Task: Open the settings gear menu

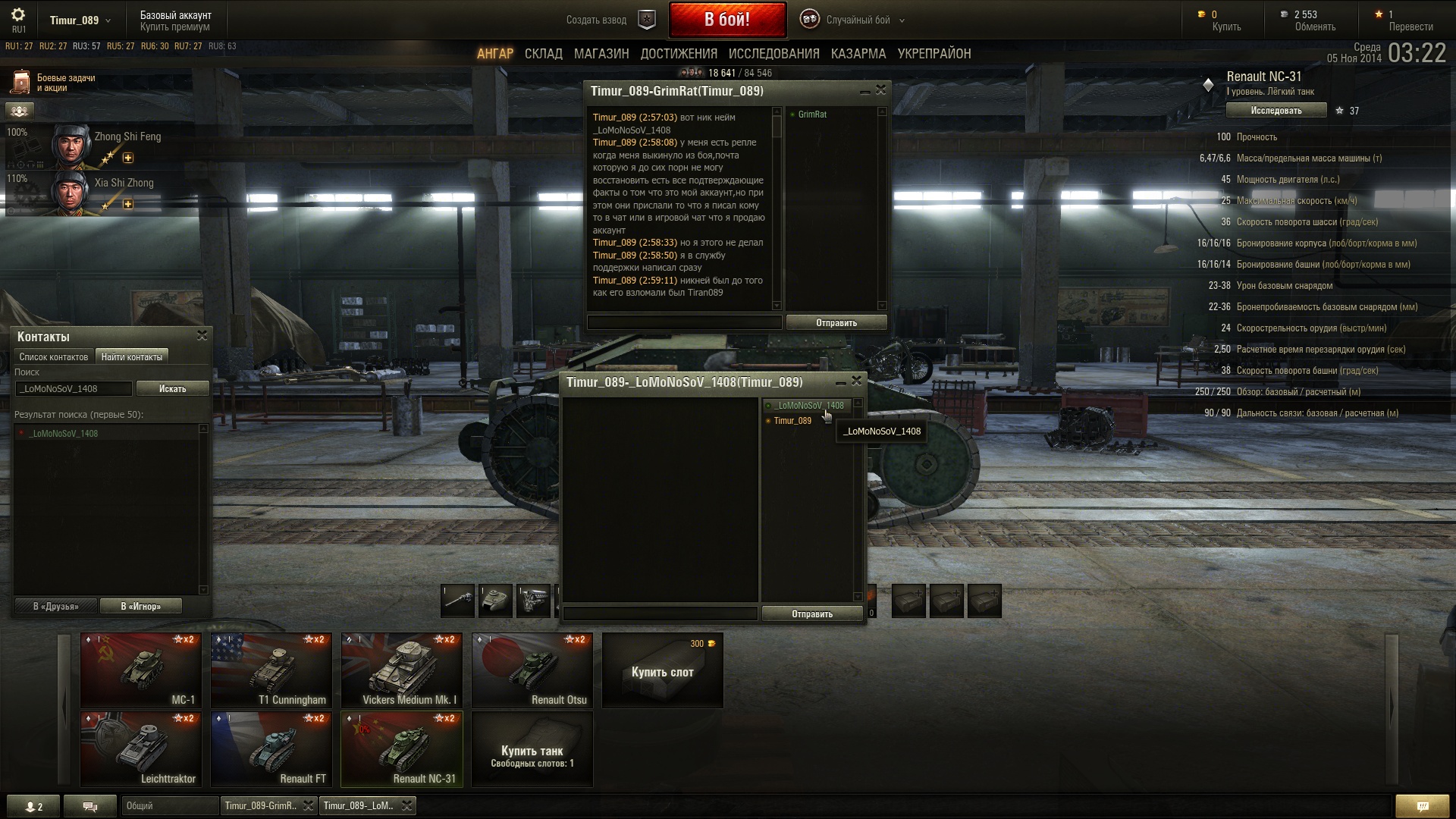Action: tap(18, 15)
